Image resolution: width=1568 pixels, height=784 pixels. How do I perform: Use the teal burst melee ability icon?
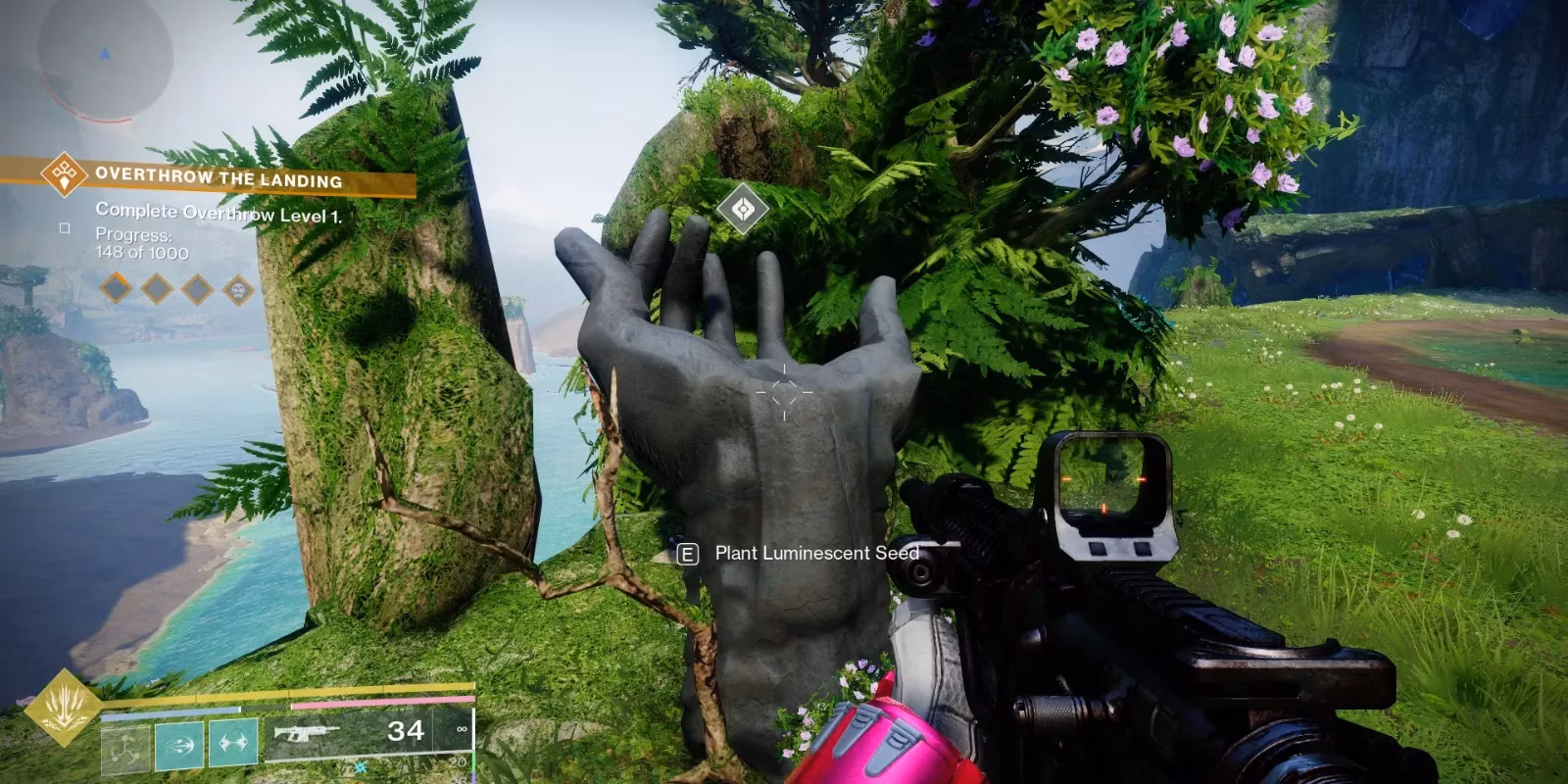[179, 745]
